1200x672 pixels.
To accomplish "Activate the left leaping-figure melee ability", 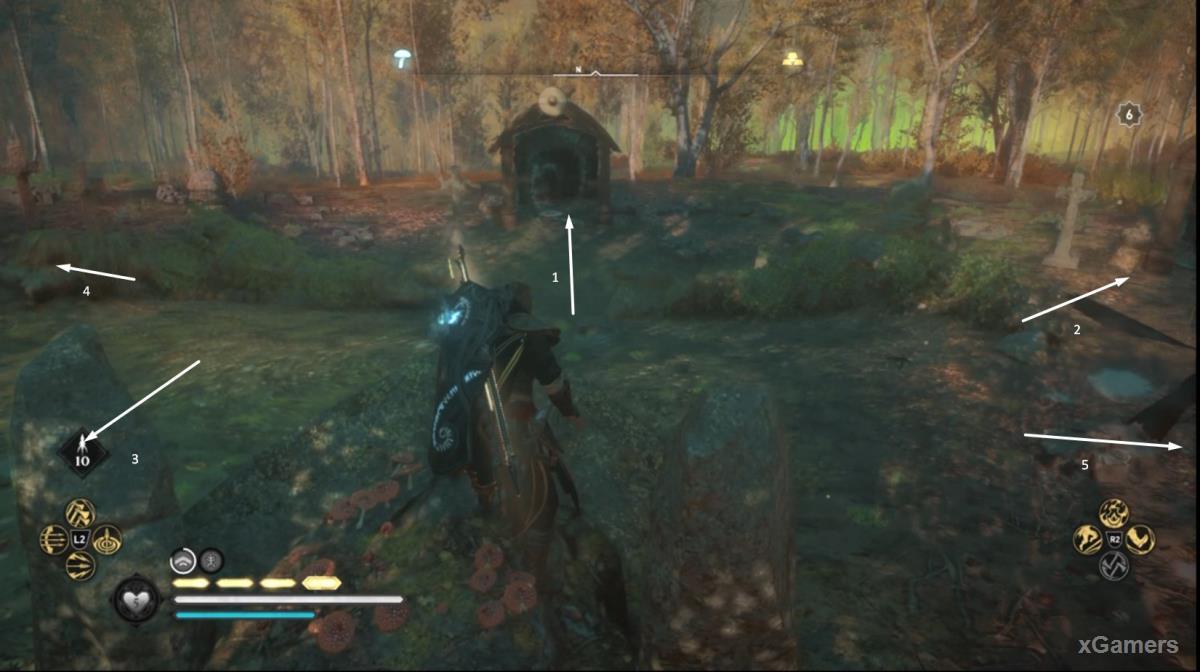I will [x=1087, y=540].
